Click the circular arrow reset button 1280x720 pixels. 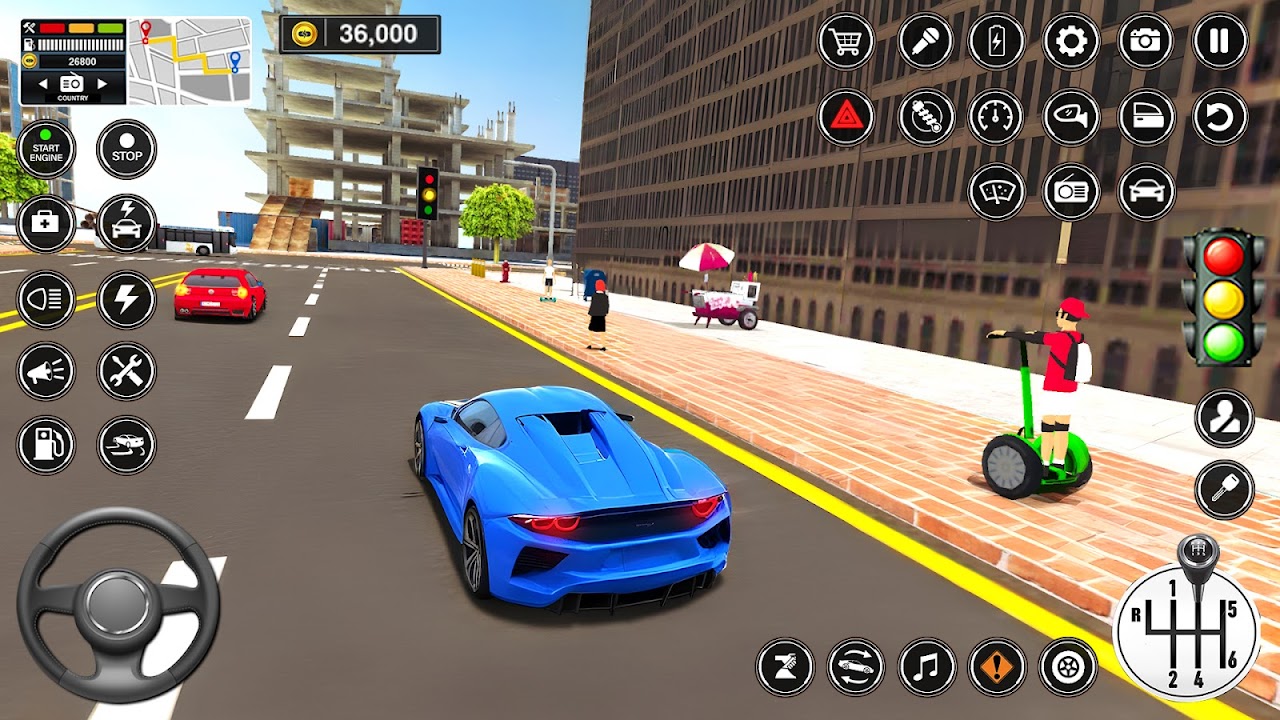tap(1220, 117)
